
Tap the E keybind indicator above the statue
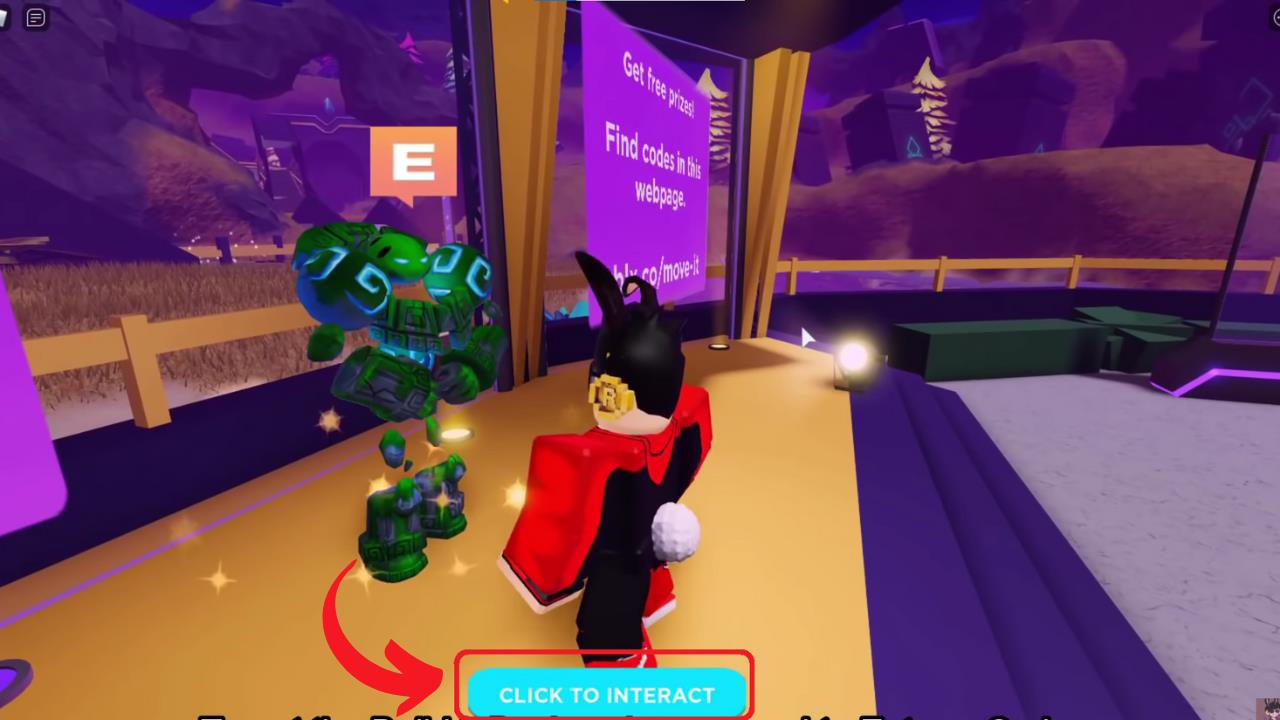coord(414,160)
